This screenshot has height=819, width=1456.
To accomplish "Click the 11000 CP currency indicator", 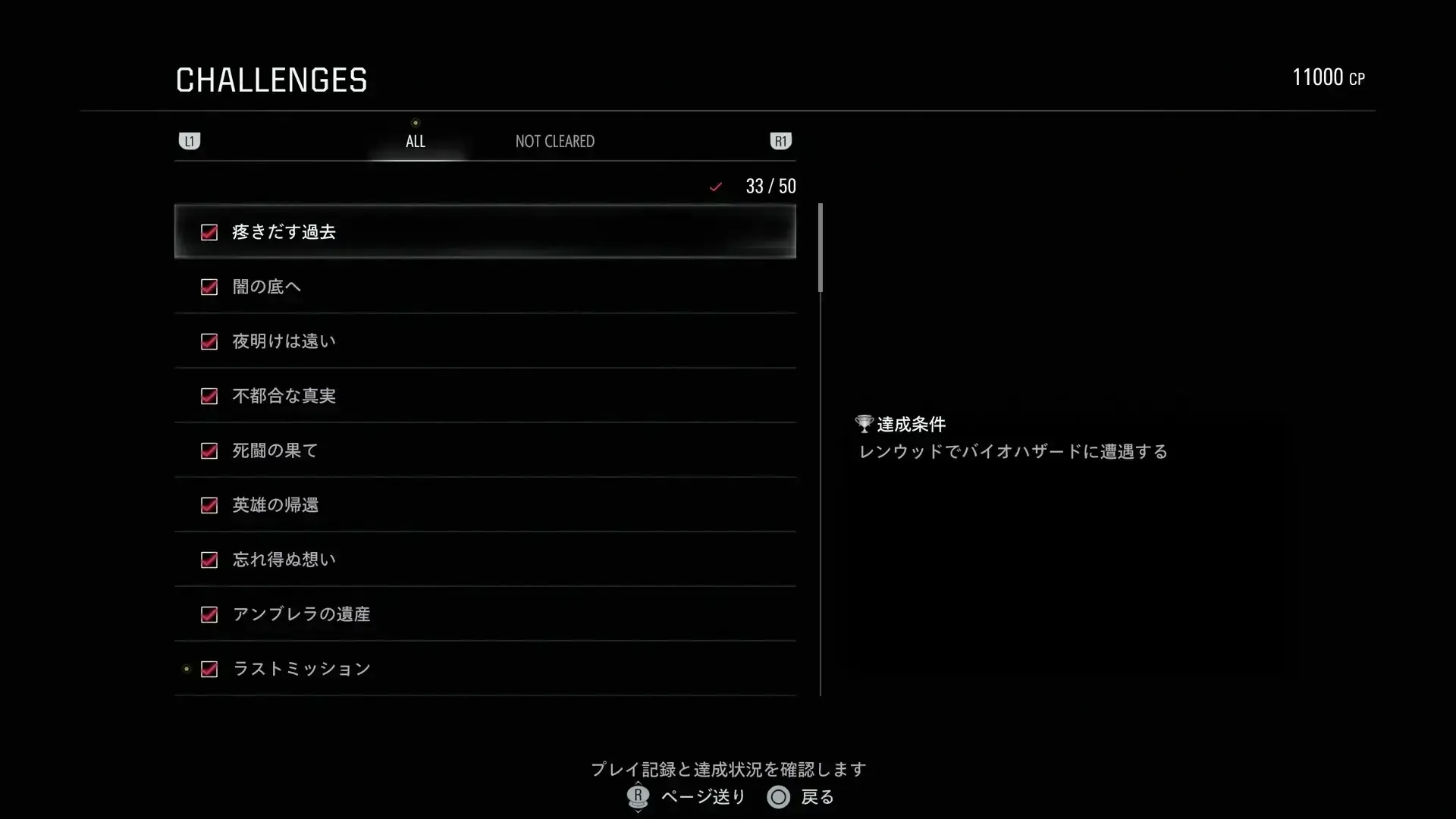I will pyautogui.click(x=1329, y=77).
